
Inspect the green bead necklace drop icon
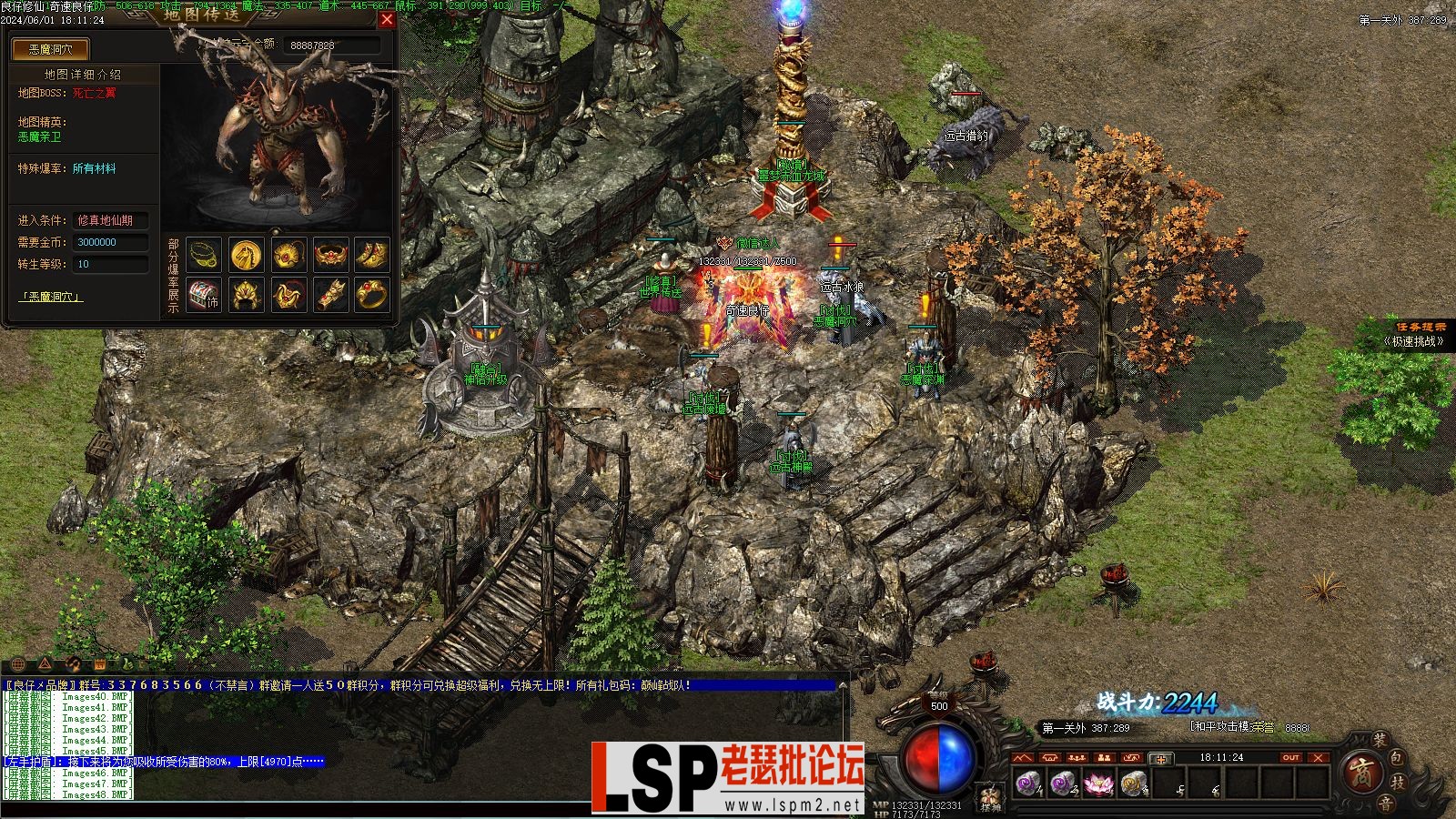click(205, 255)
